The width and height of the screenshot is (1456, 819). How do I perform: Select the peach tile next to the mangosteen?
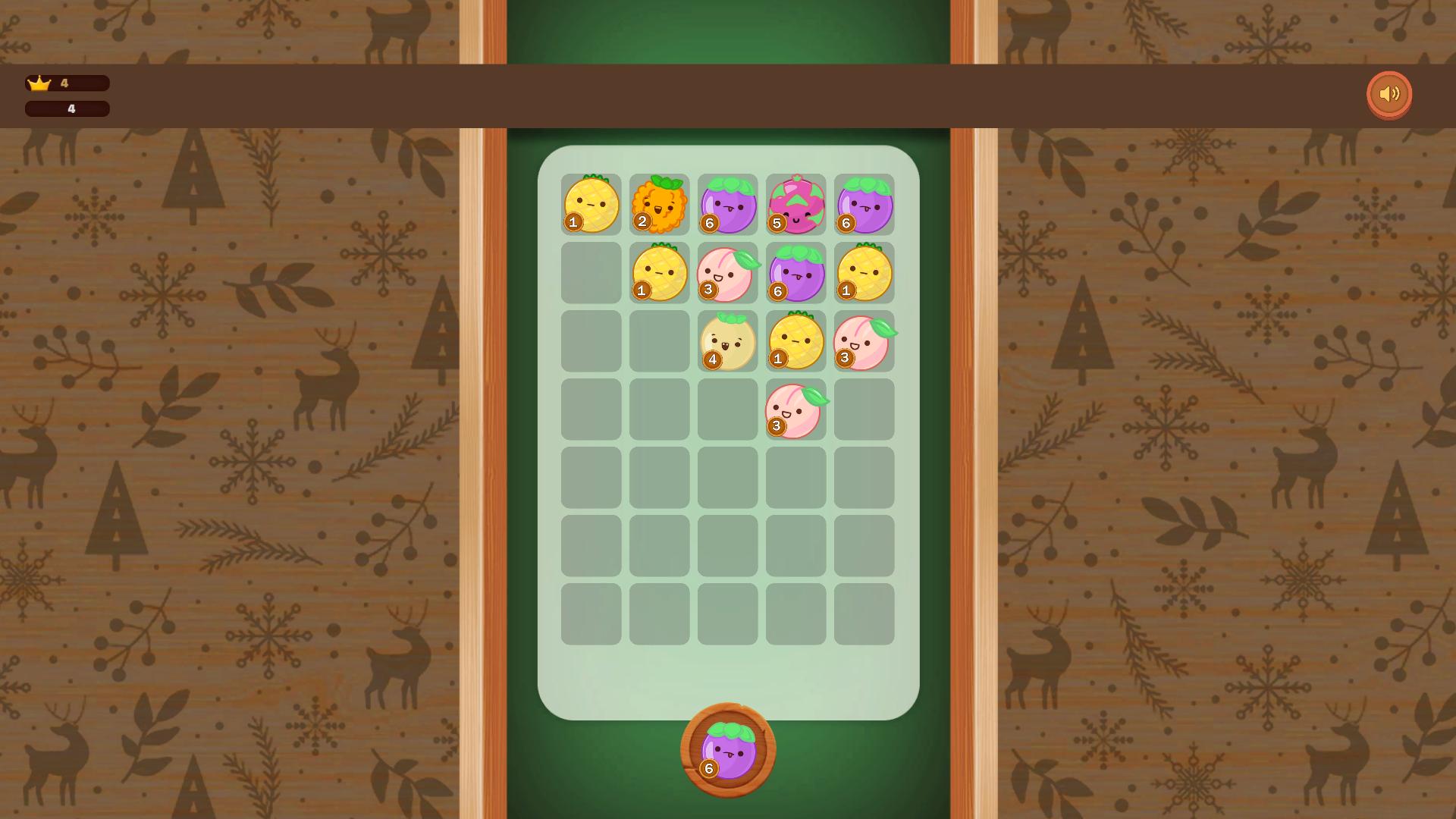[x=728, y=273]
